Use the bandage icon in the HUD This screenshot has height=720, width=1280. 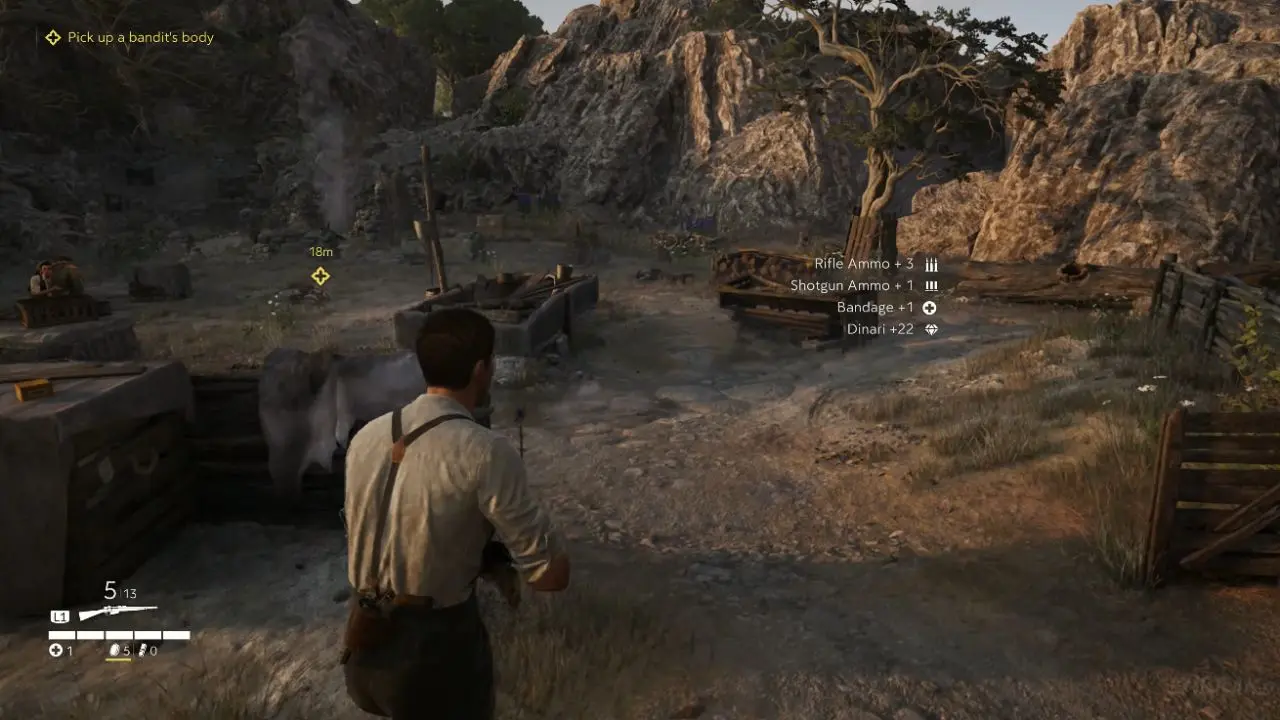point(56,651)
